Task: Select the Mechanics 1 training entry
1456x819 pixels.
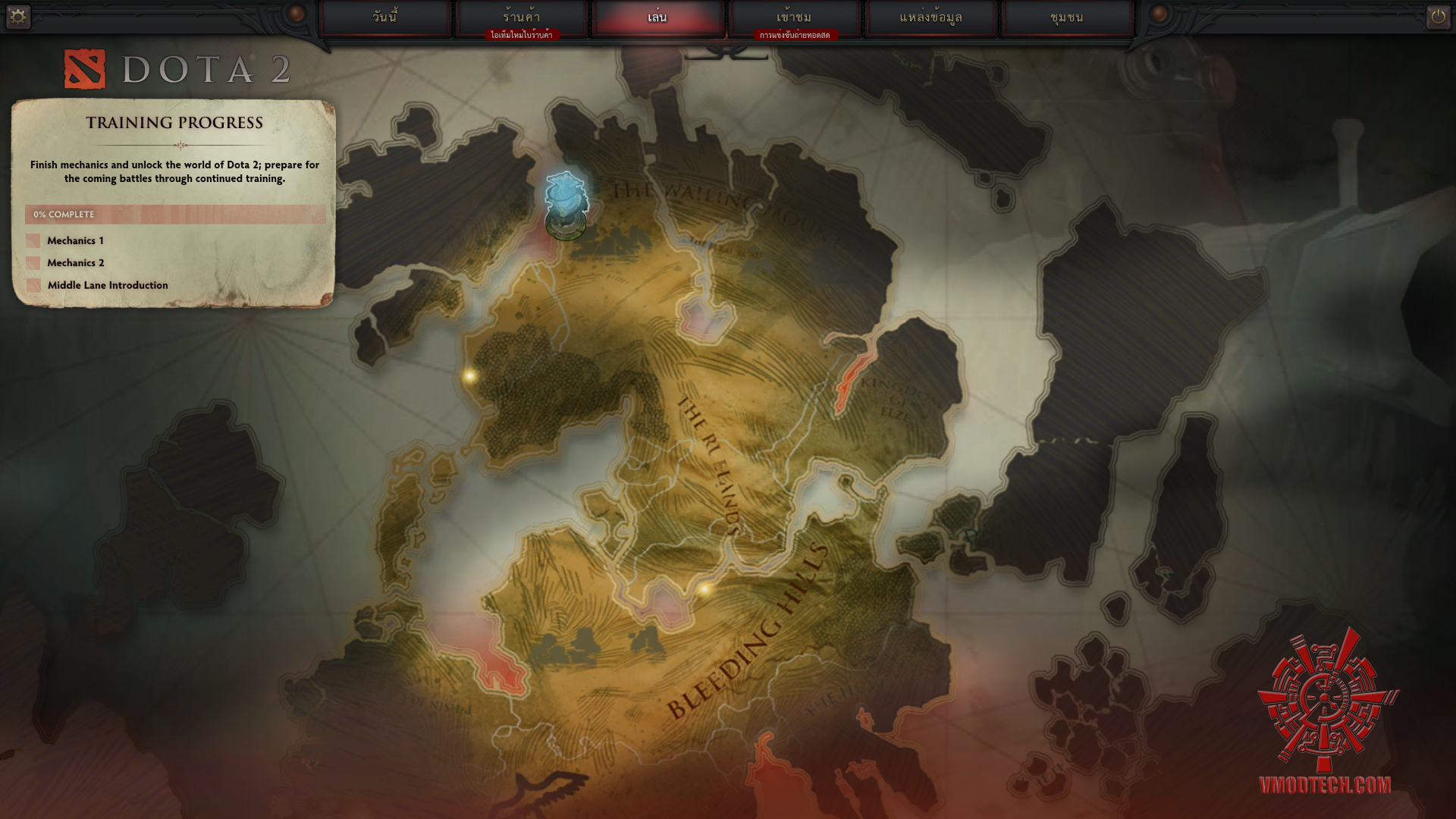Action: 75,240
